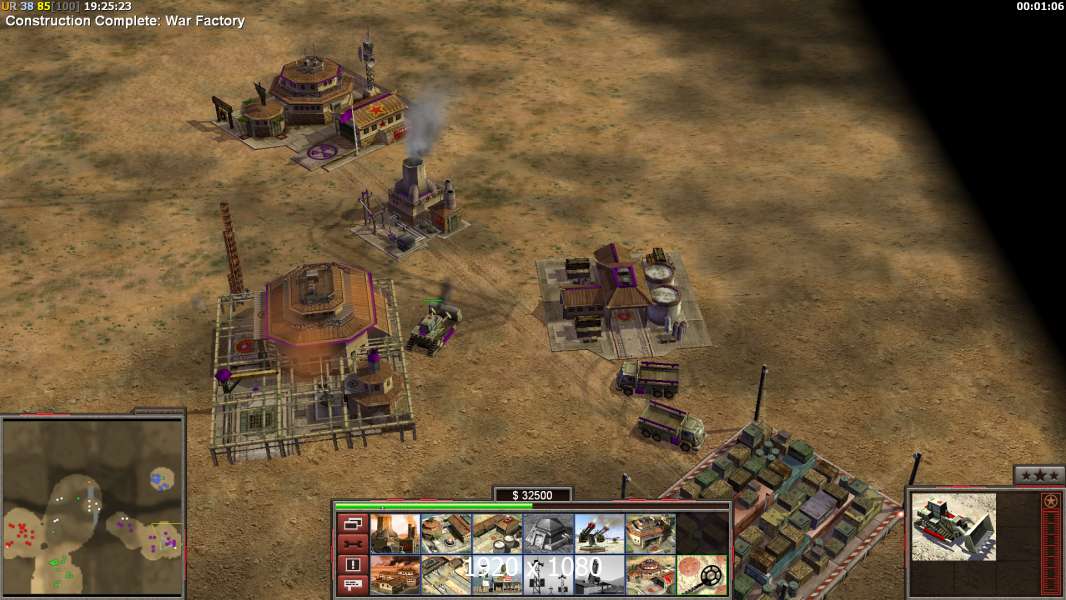Choose the Gattling Cannon defense icon
Viewport: 1066px width, 600px height.
pyautogui.click(x=599, y=534)
